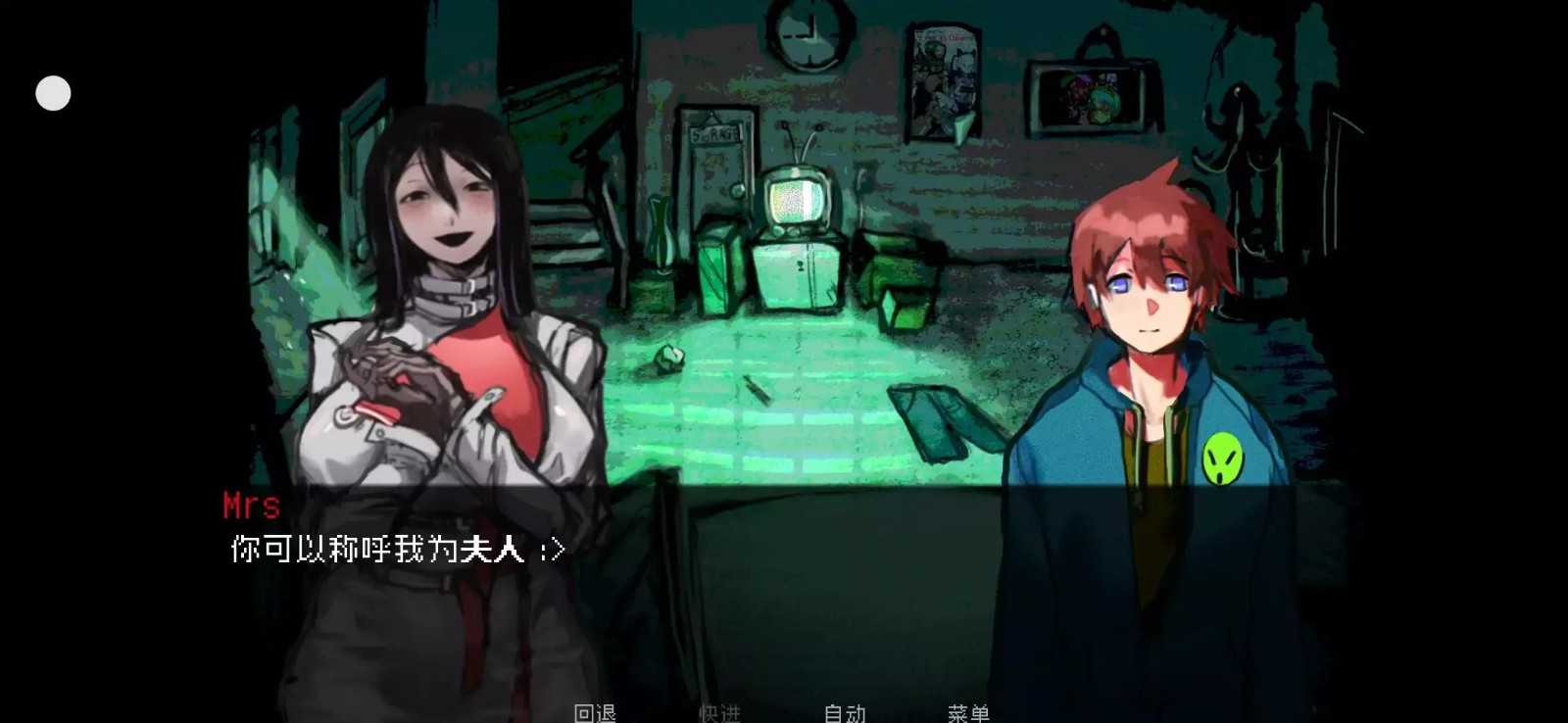
Task: Tap the 回退 rewind option
Action: [x=595, y=713]
